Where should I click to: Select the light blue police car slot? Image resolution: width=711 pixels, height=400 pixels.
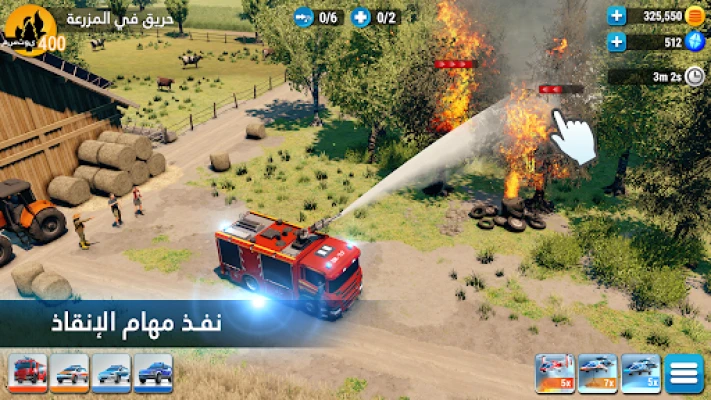pyautogui.click(x=111, y=372)
